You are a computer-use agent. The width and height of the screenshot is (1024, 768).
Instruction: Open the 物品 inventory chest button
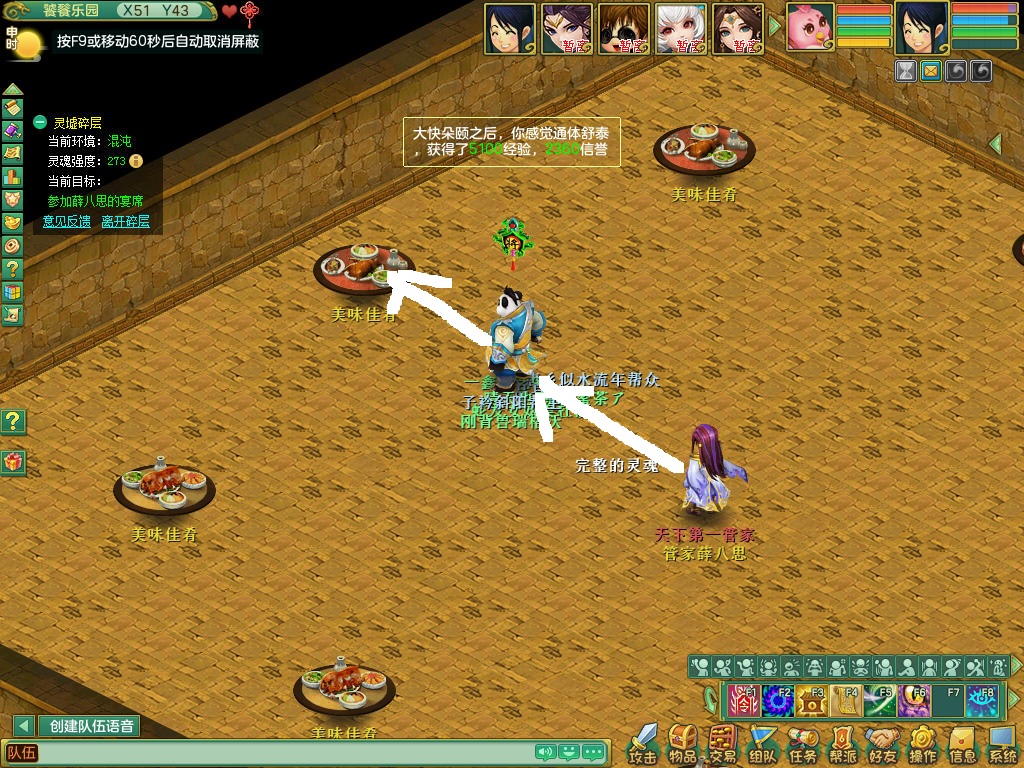[683, 741]
